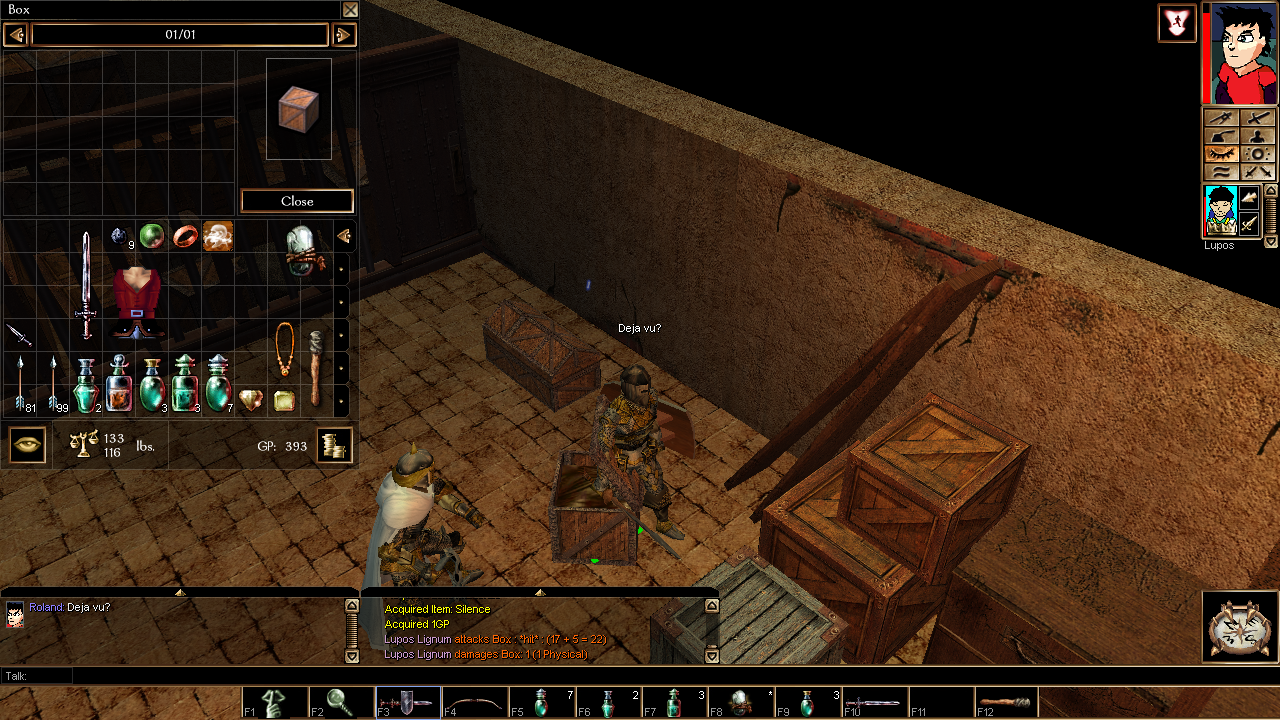Select the club in quickslot F12
1280x720 pixels.
pos(1004,703)
